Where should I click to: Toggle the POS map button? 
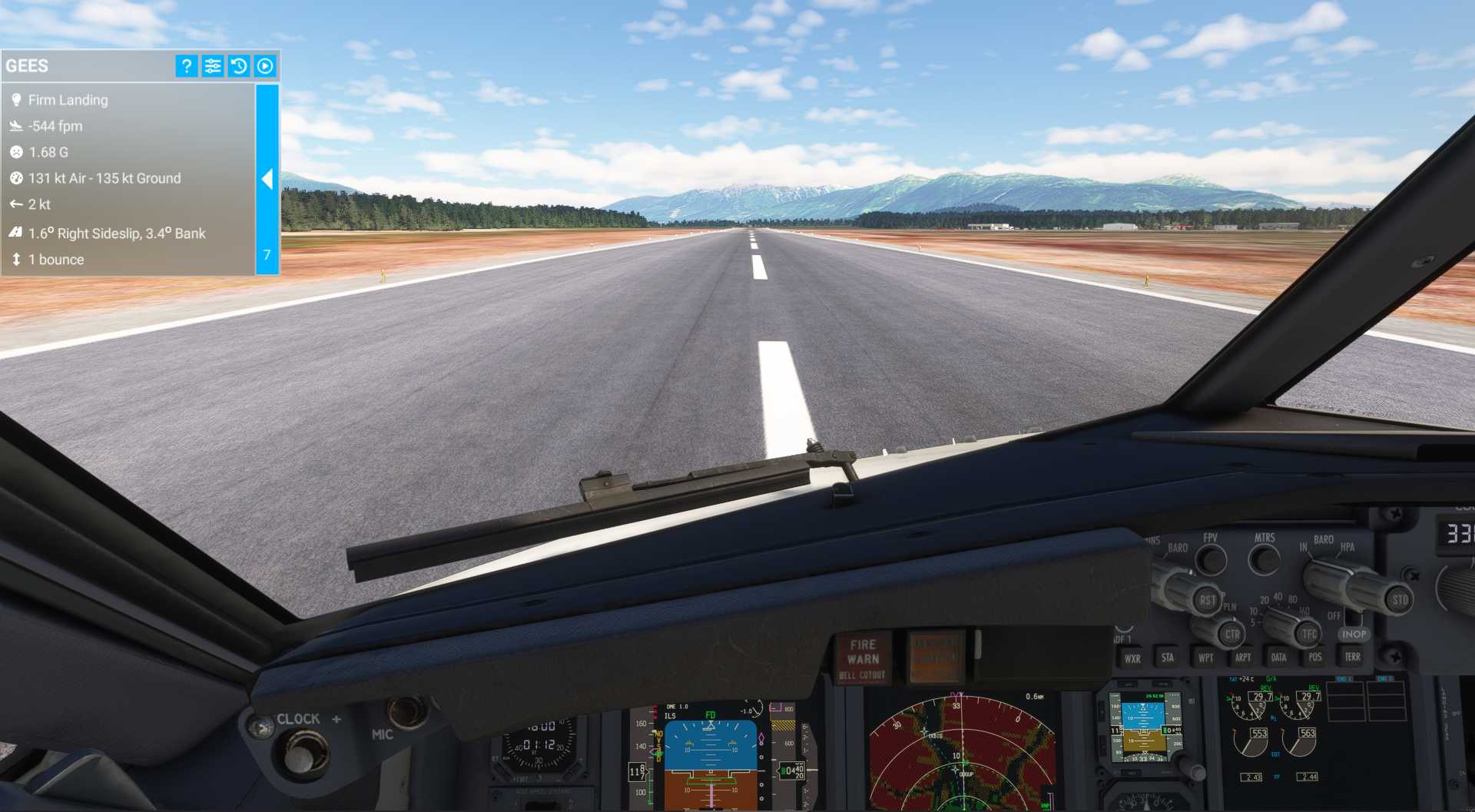(x=1315, y=658)
